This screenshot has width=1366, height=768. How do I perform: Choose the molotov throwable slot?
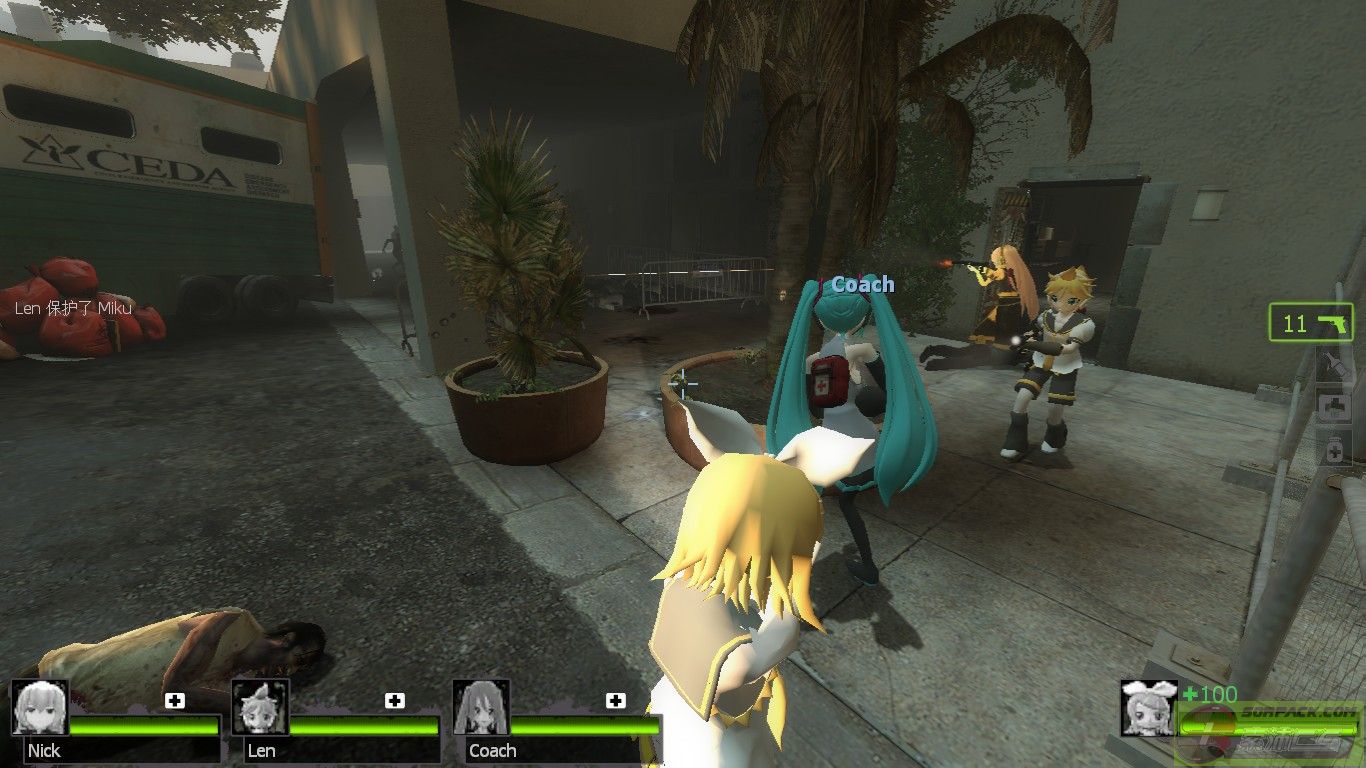[1333, 366]
